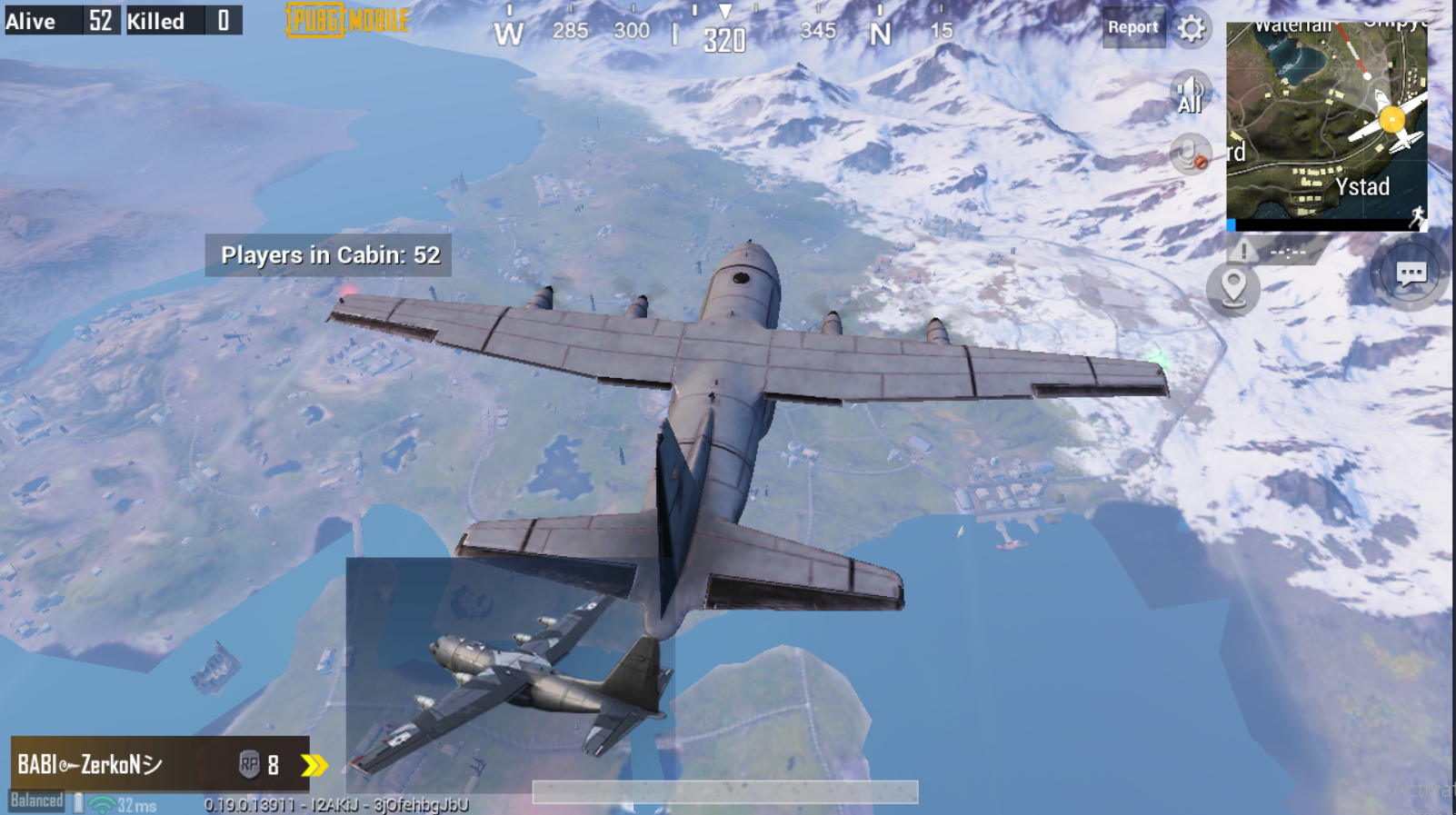Click the Report button
The image size is (1456, 815).
pos(1133,27)
